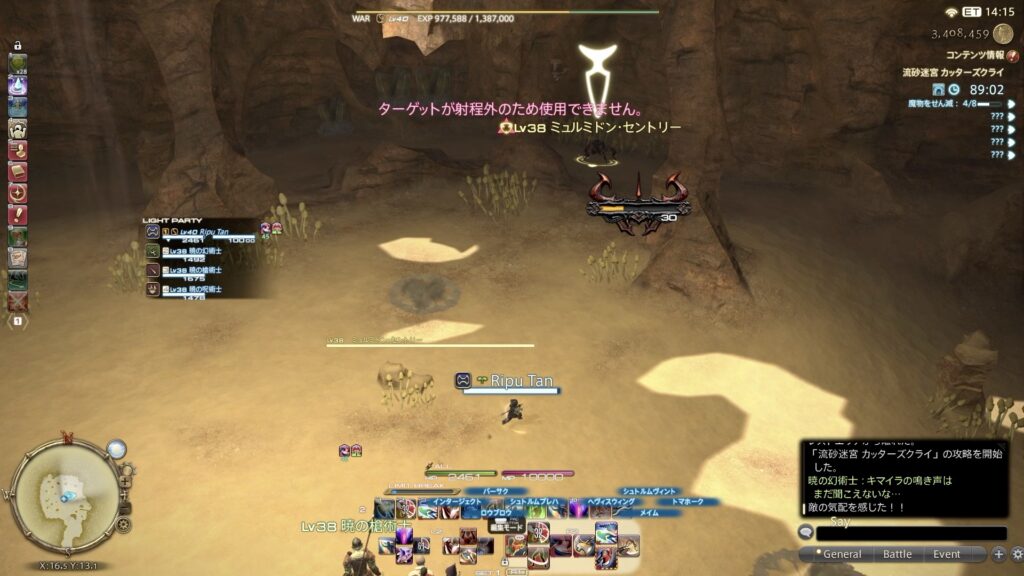Image resolution: width=1024 pixels, height=576 pixels.
Task: Click the sidebar item icon with x28 count
Action: [x=18, y=64]
